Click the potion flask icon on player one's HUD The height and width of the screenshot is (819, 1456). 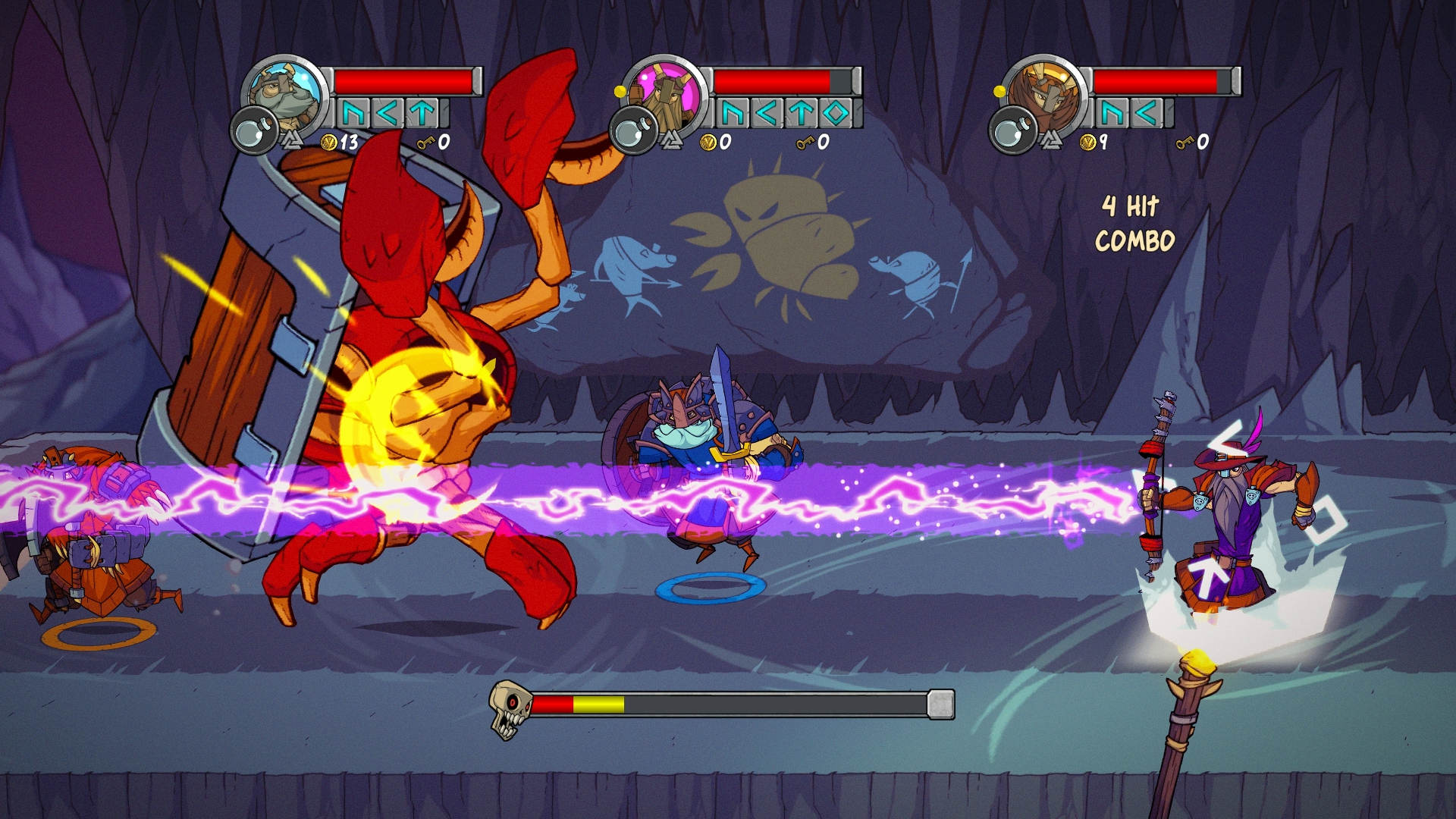[x=256, y=130]
